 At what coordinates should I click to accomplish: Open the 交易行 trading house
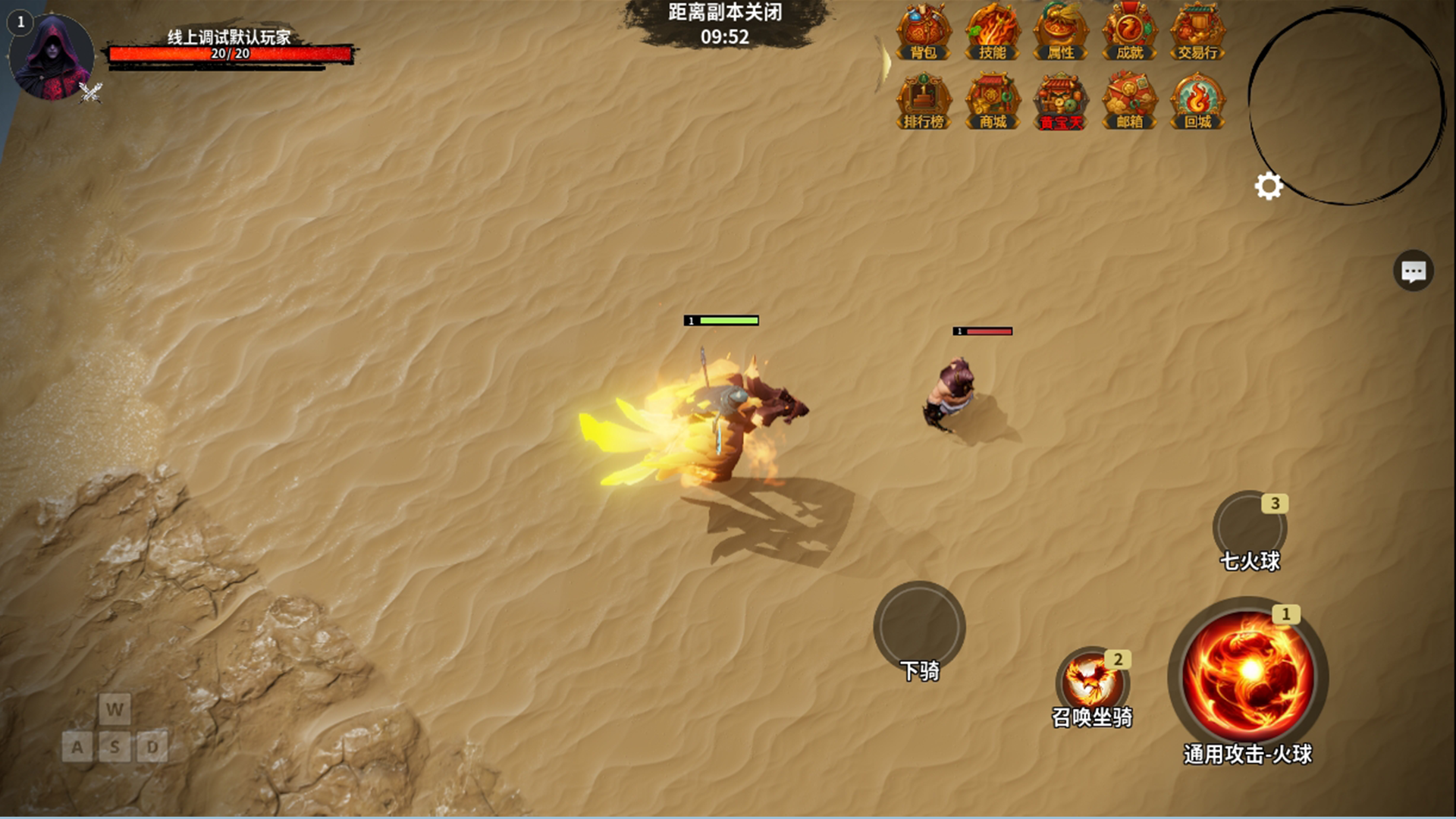tap(1197, 33)
